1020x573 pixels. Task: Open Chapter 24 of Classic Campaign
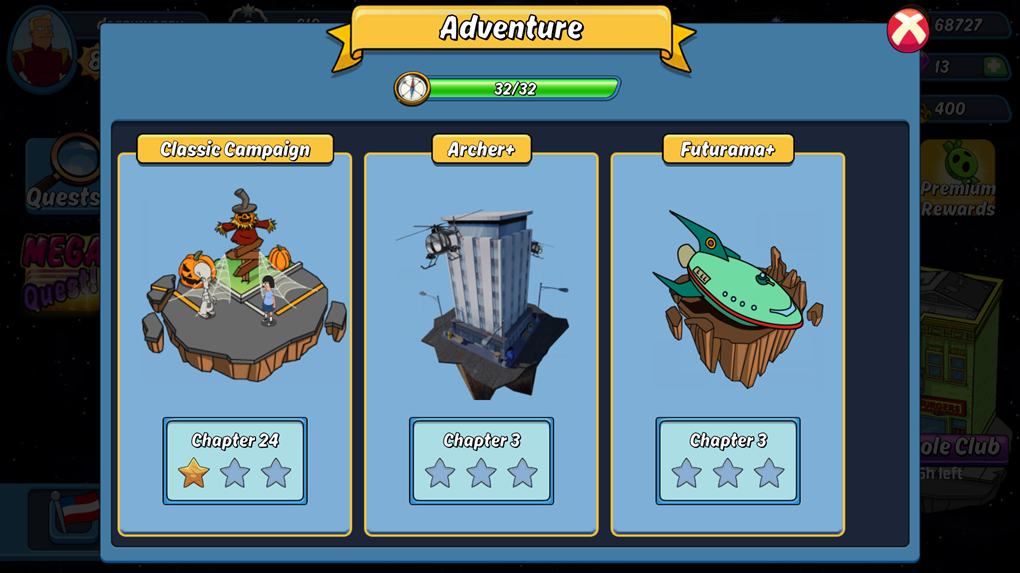coord(235,460)
